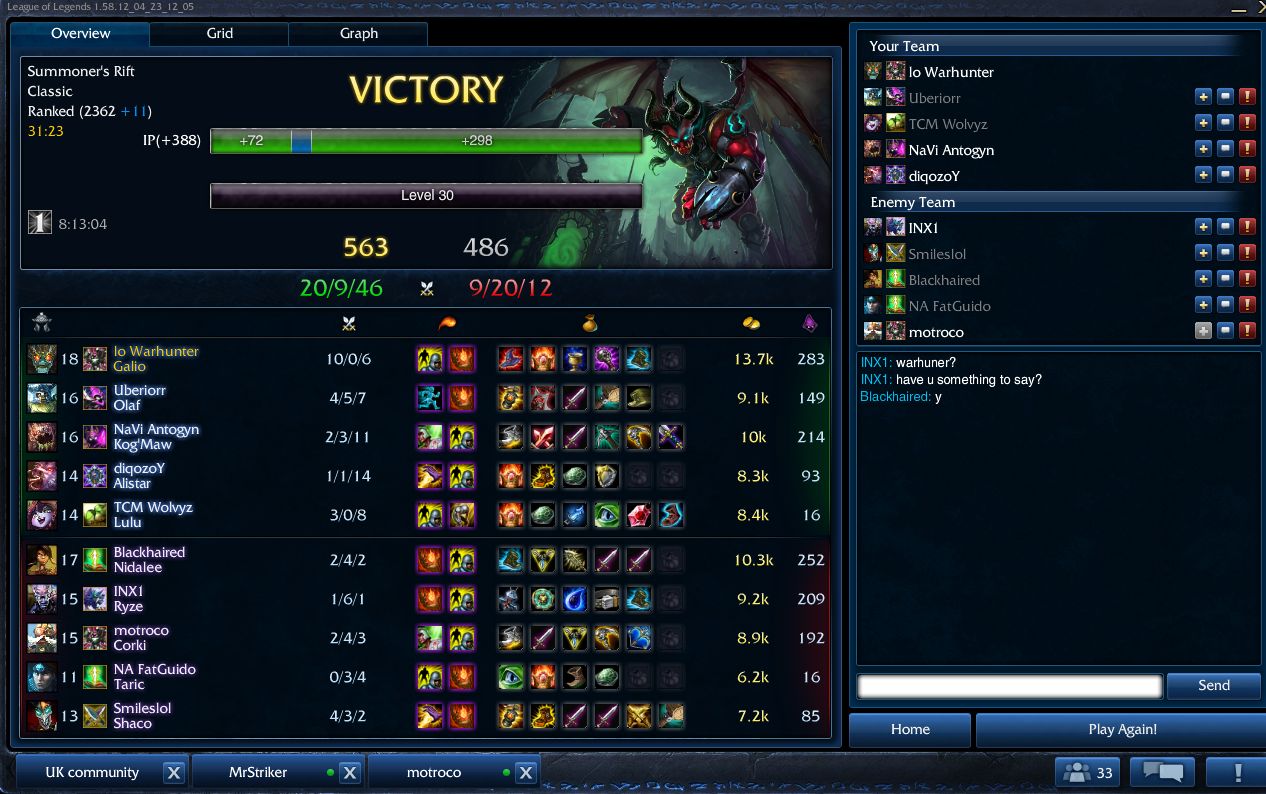
Task: Add enemy Blackhaired as a friend
Action: tap(1204, 279)
